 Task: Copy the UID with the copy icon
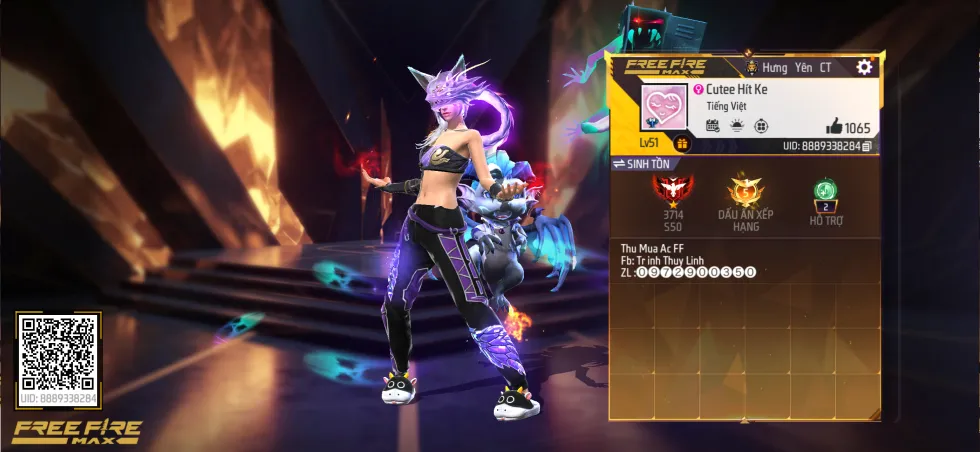(x=867, y=146)
